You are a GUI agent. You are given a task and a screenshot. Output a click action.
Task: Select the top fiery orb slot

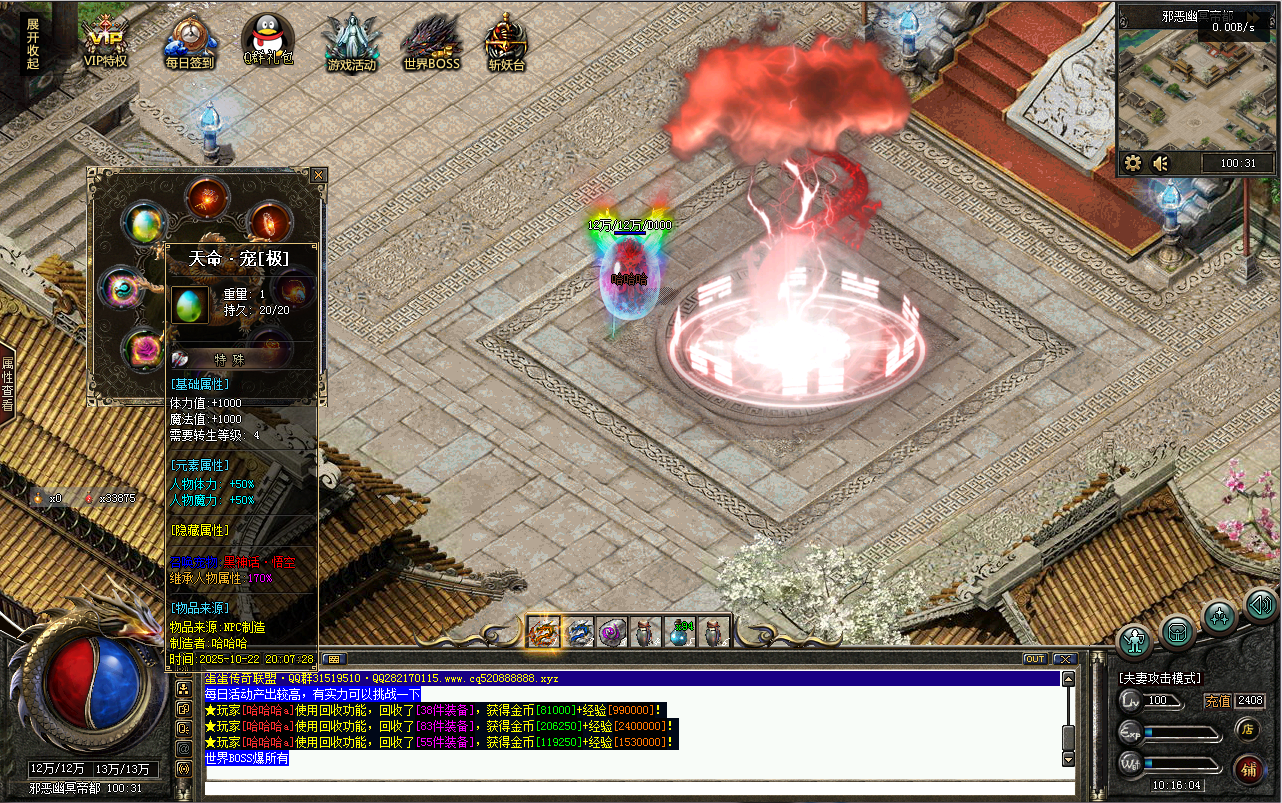(207, 197)
